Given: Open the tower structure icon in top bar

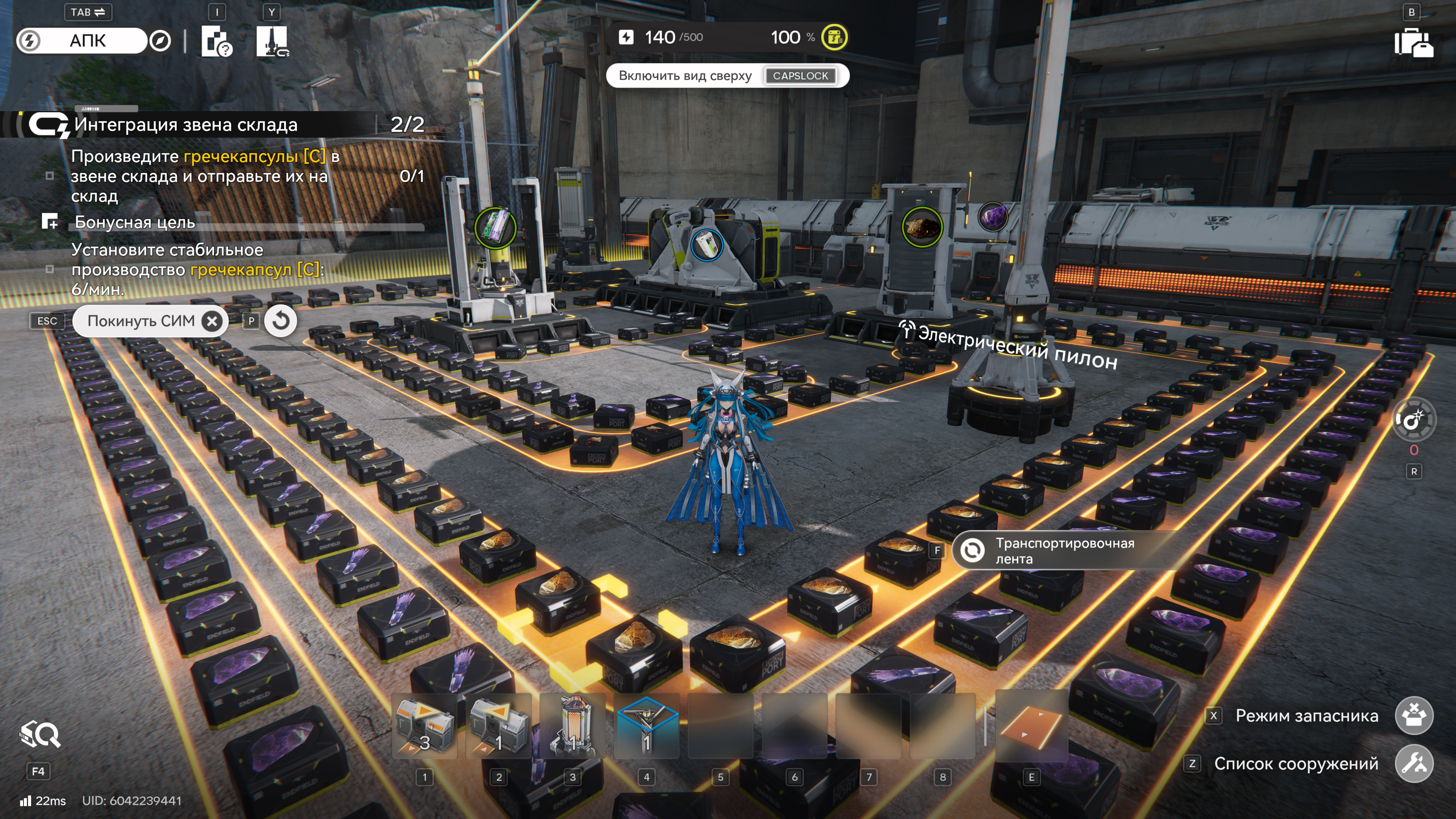Looking at the screenshot, I should pyautogui.click(x=272, y=41).
